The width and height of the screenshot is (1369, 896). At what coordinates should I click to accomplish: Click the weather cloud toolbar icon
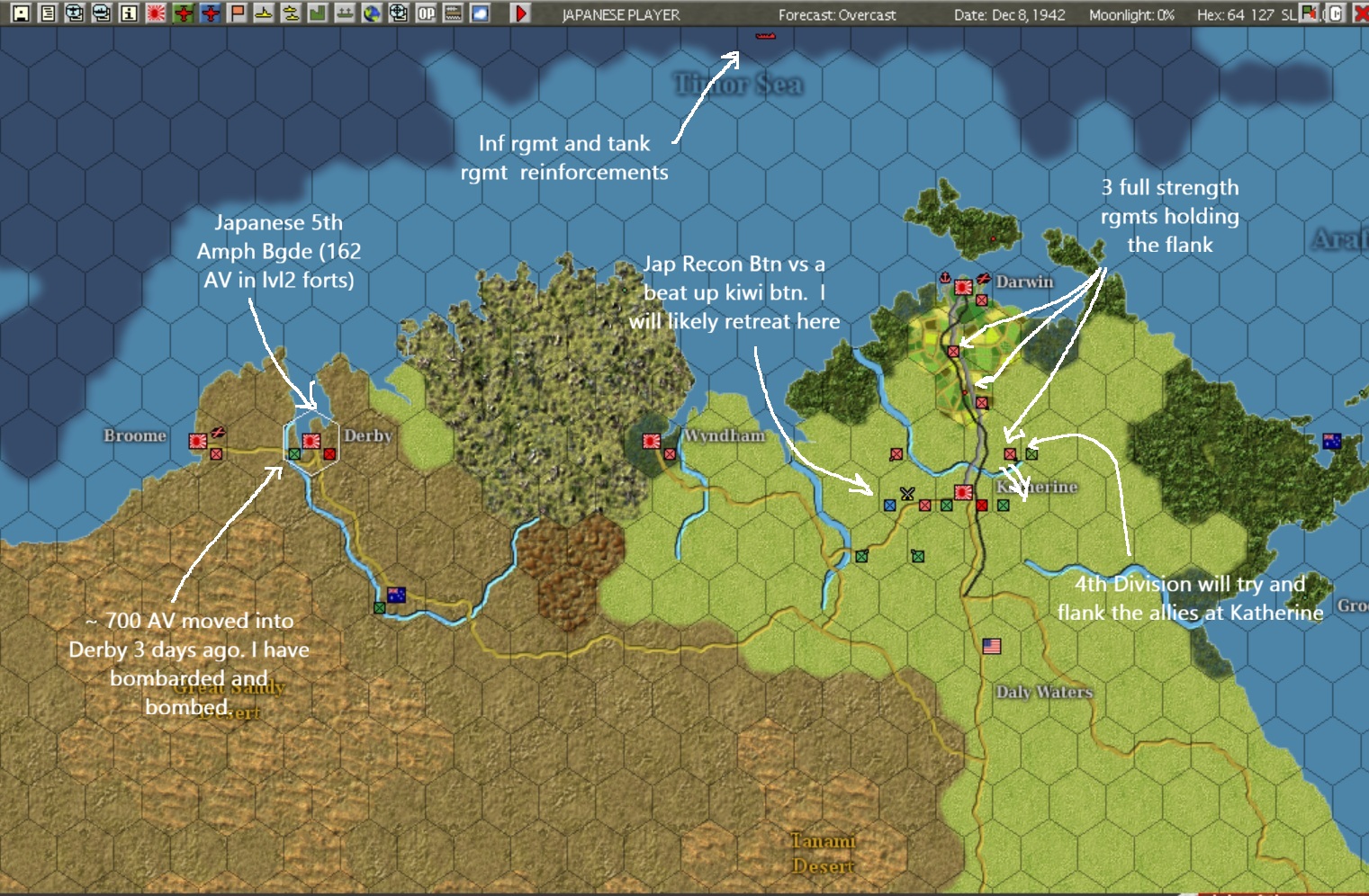[x=480, y=14]
